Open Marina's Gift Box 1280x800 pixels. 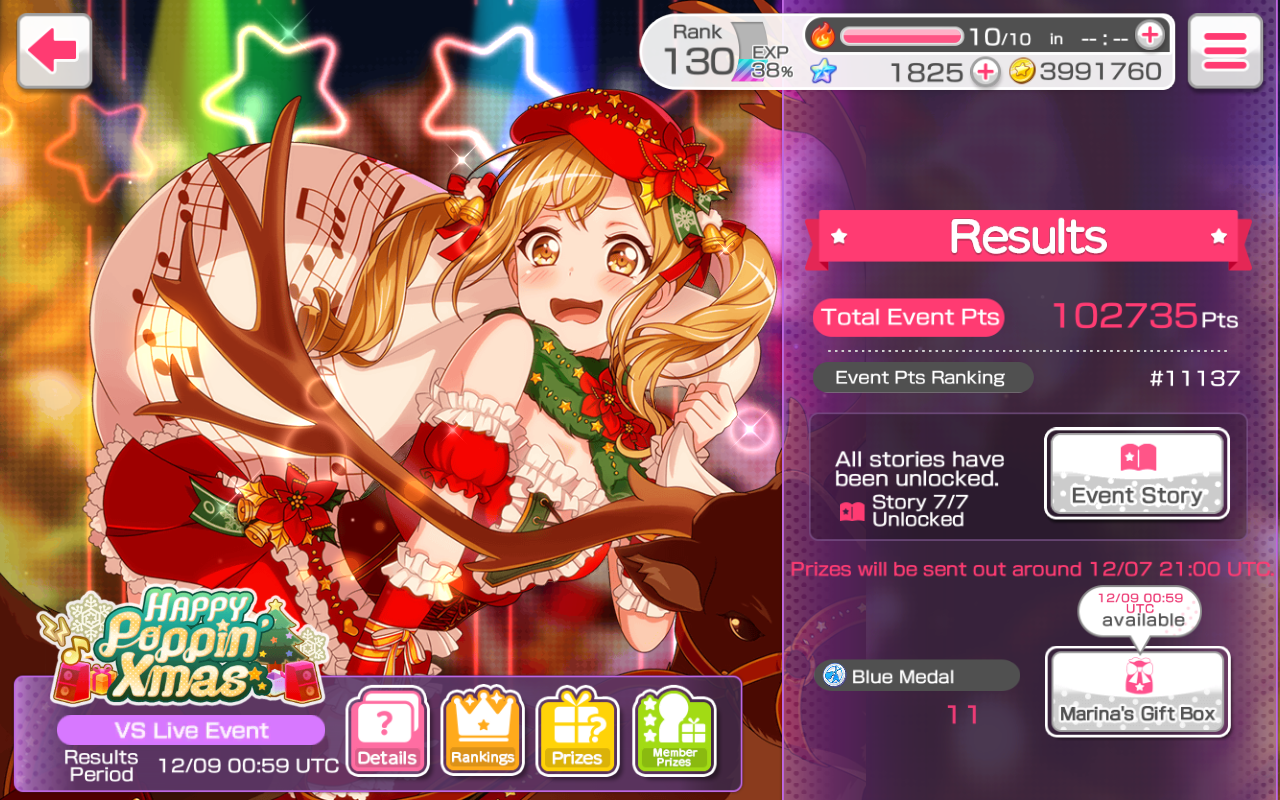pyautogui.click(x=1137, y=692)
